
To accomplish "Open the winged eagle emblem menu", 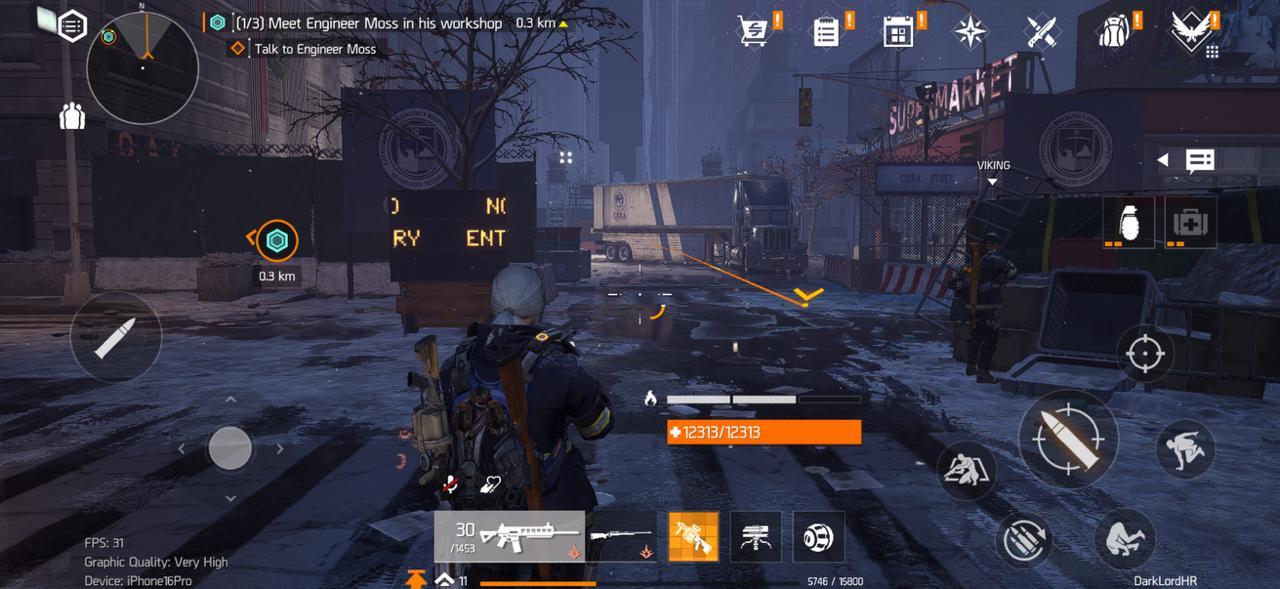I will 1190,31.
